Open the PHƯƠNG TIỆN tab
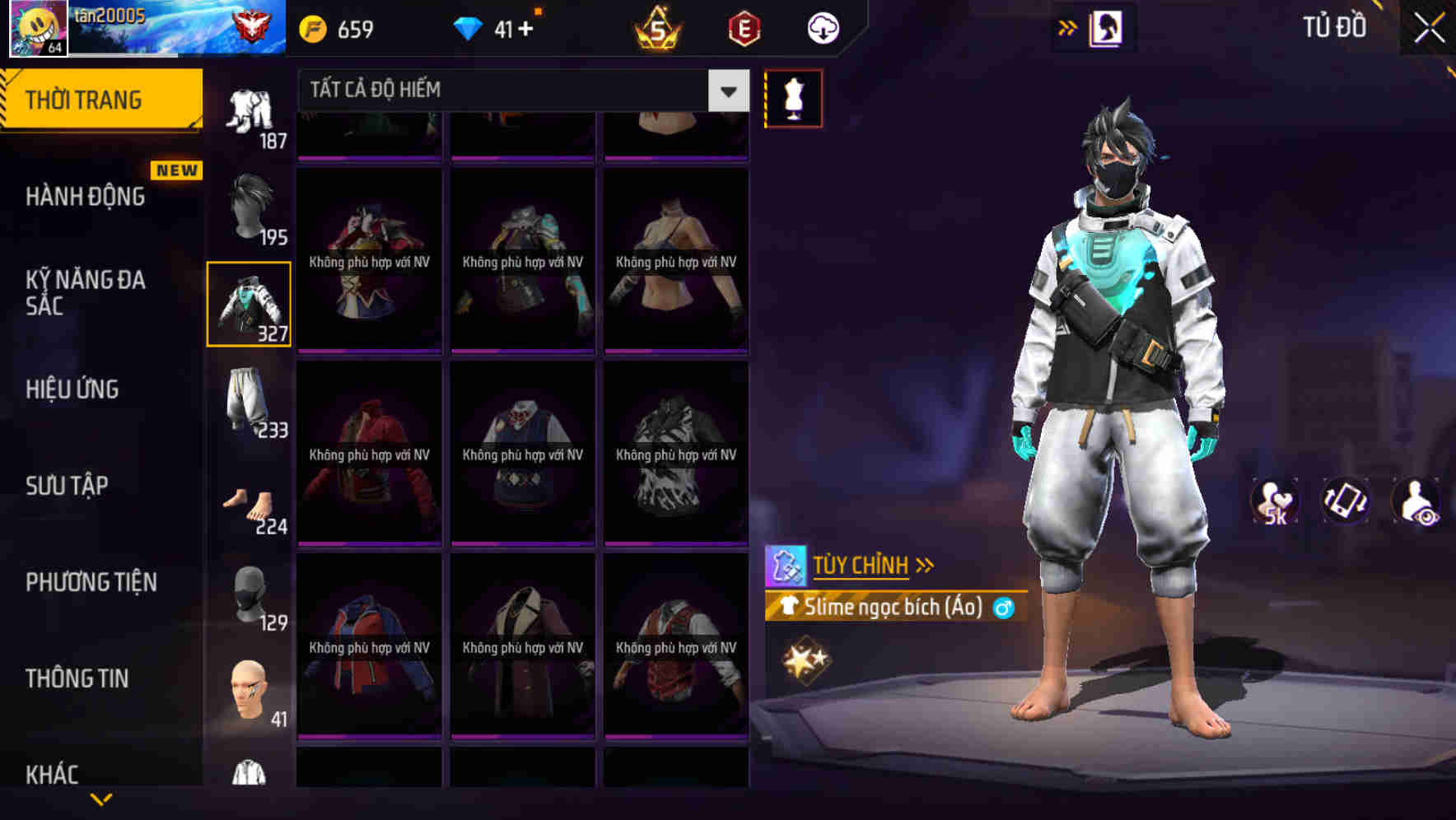1456x820 pixels. (91, 582)
